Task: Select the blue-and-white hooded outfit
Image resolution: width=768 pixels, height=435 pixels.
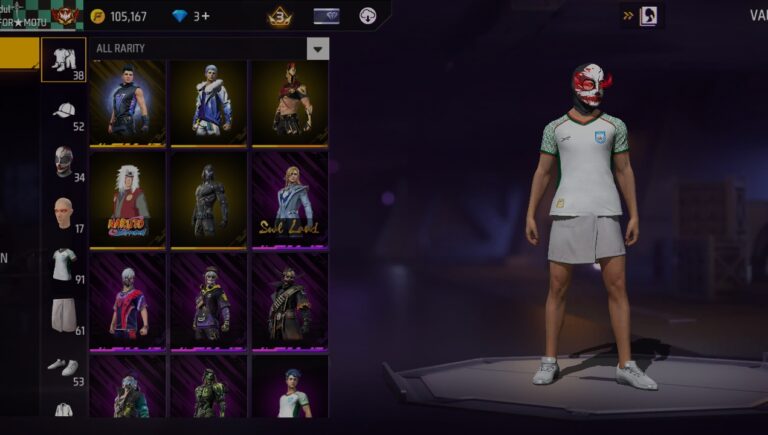Action: 208,102
